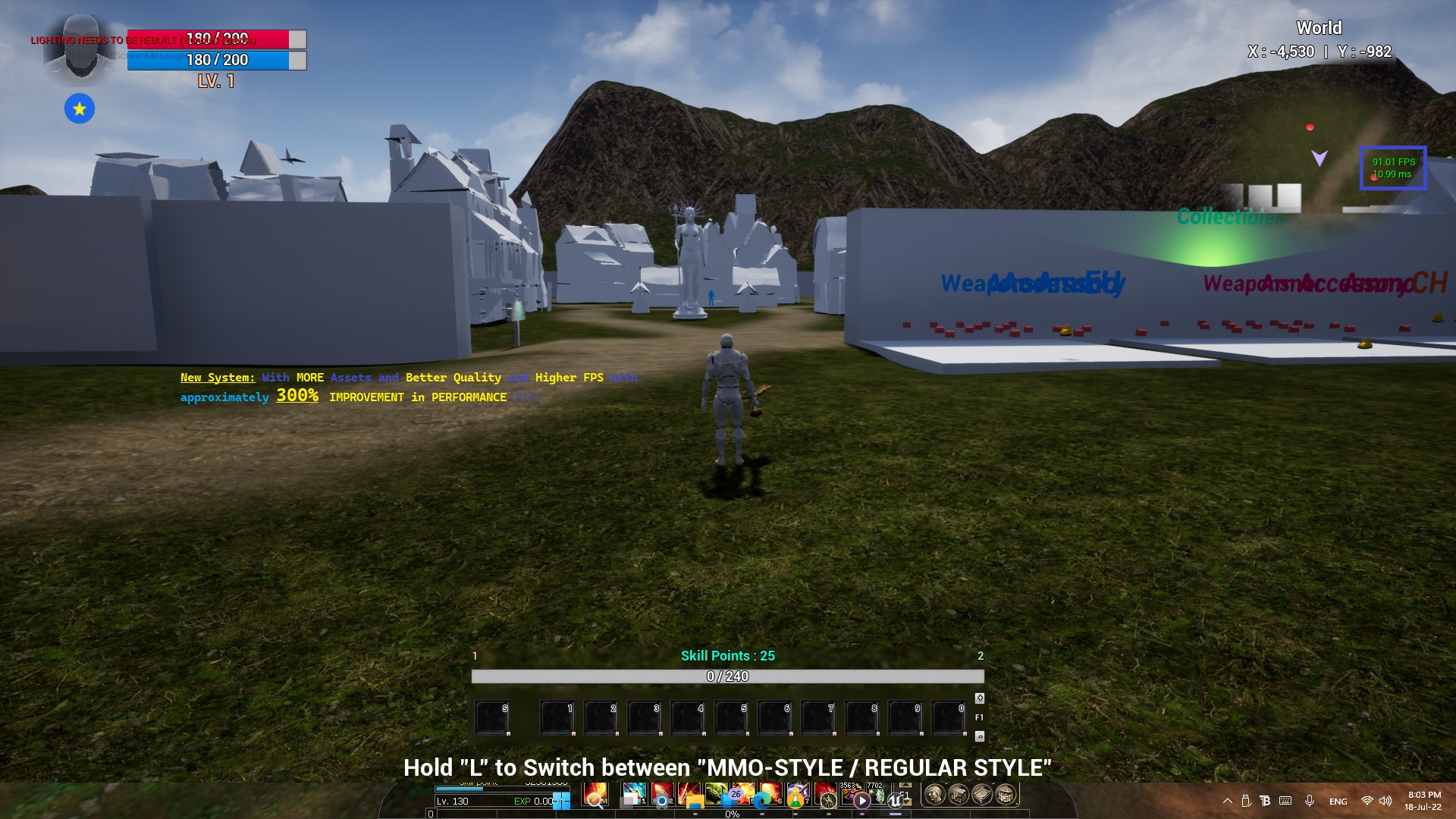Screen dimensions: 1456x819
Task: Click the ENG language indicator
Action: click(x=1338, y=801)
